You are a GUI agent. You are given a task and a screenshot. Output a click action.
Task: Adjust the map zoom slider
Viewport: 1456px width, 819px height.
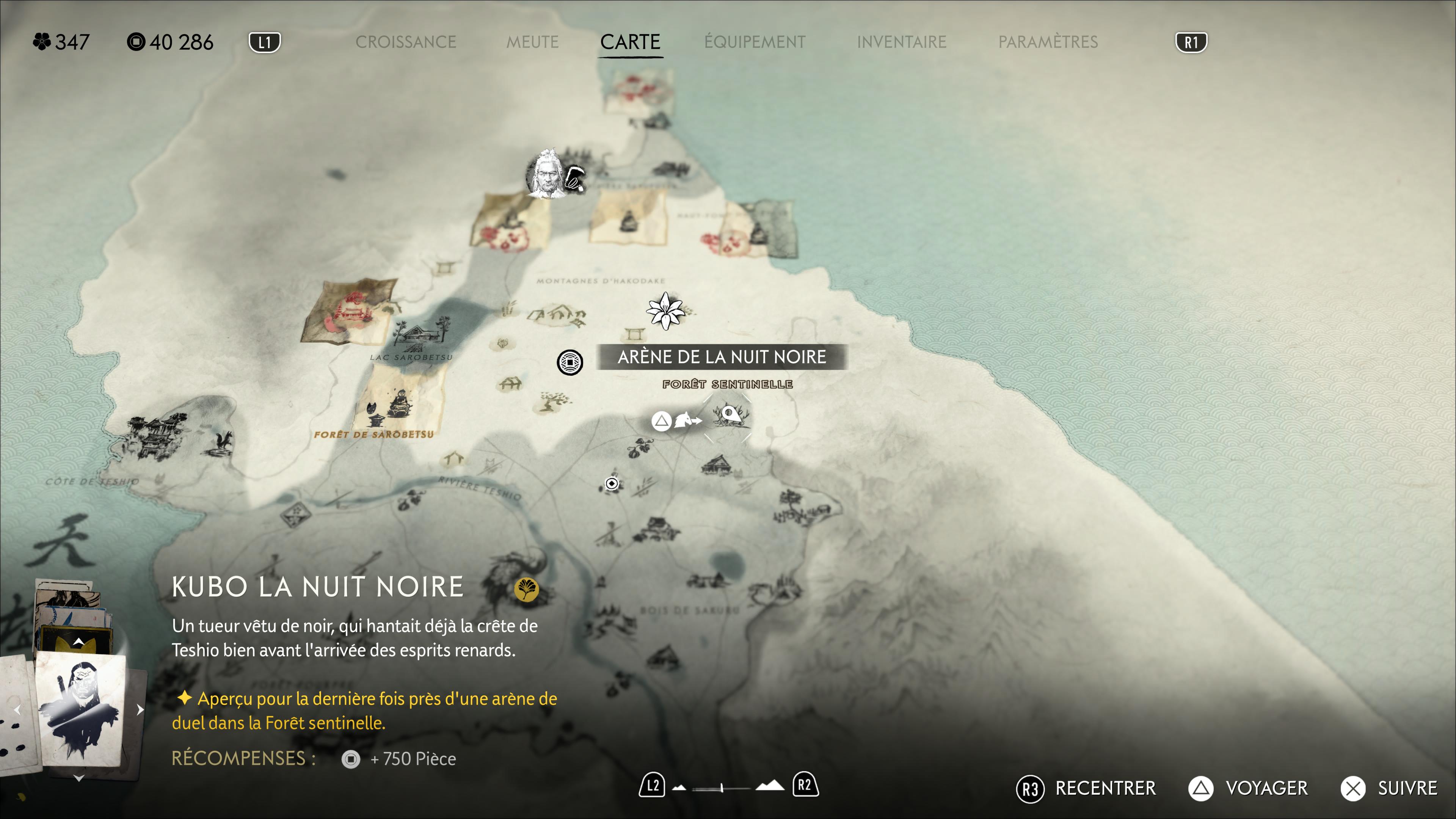click(722, 788)
